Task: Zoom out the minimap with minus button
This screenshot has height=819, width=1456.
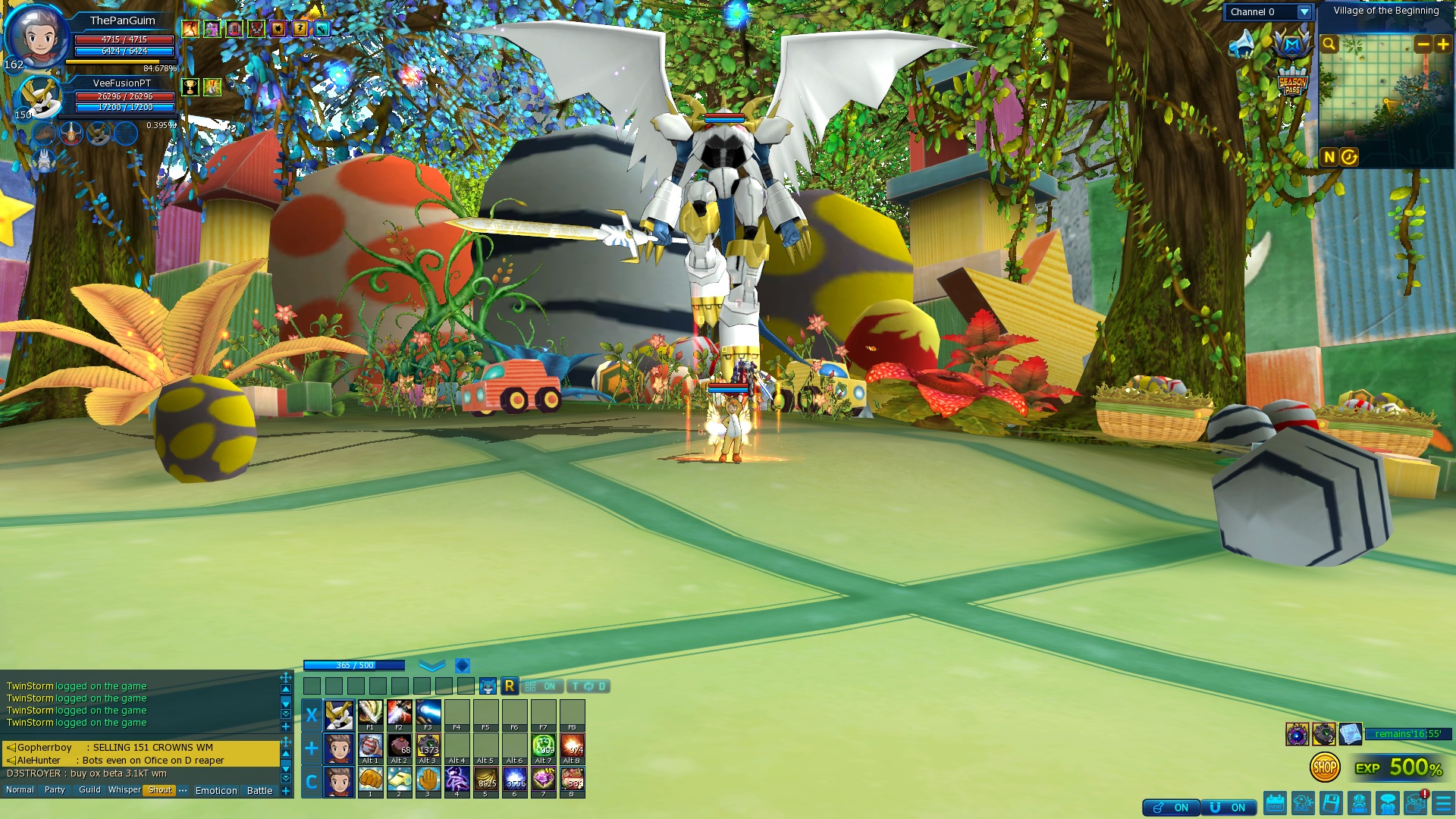Action: pos(1423,45)
